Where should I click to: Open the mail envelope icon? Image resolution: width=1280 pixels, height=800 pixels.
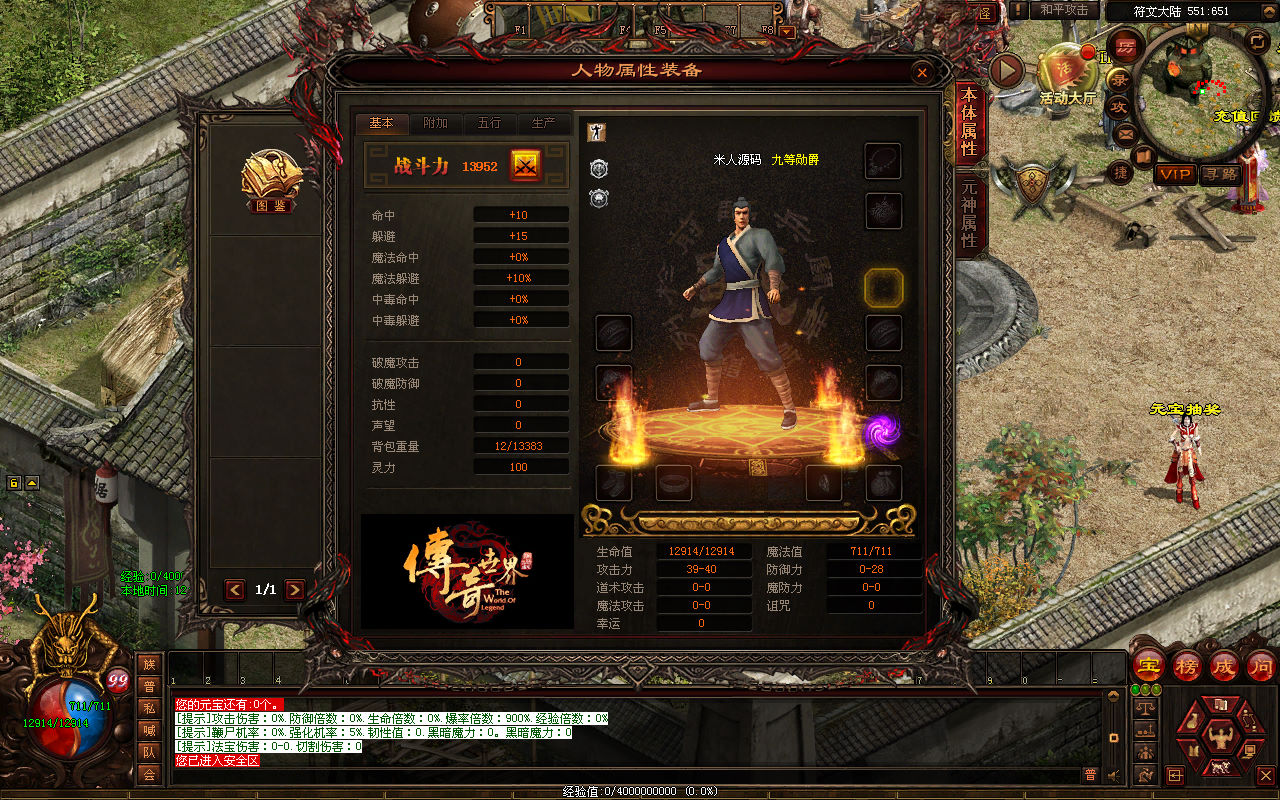tap(1125, 132)
